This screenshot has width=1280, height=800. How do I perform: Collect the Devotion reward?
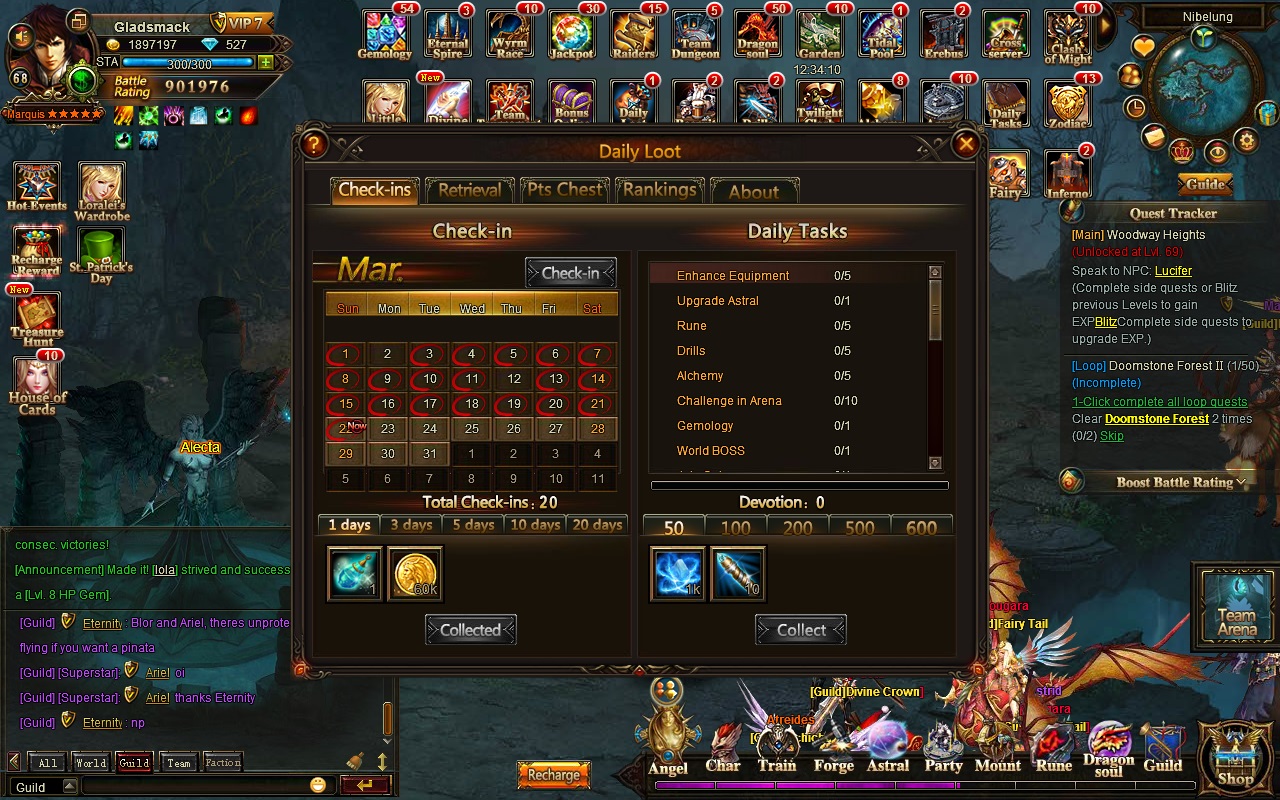click(x=801, y=630)
